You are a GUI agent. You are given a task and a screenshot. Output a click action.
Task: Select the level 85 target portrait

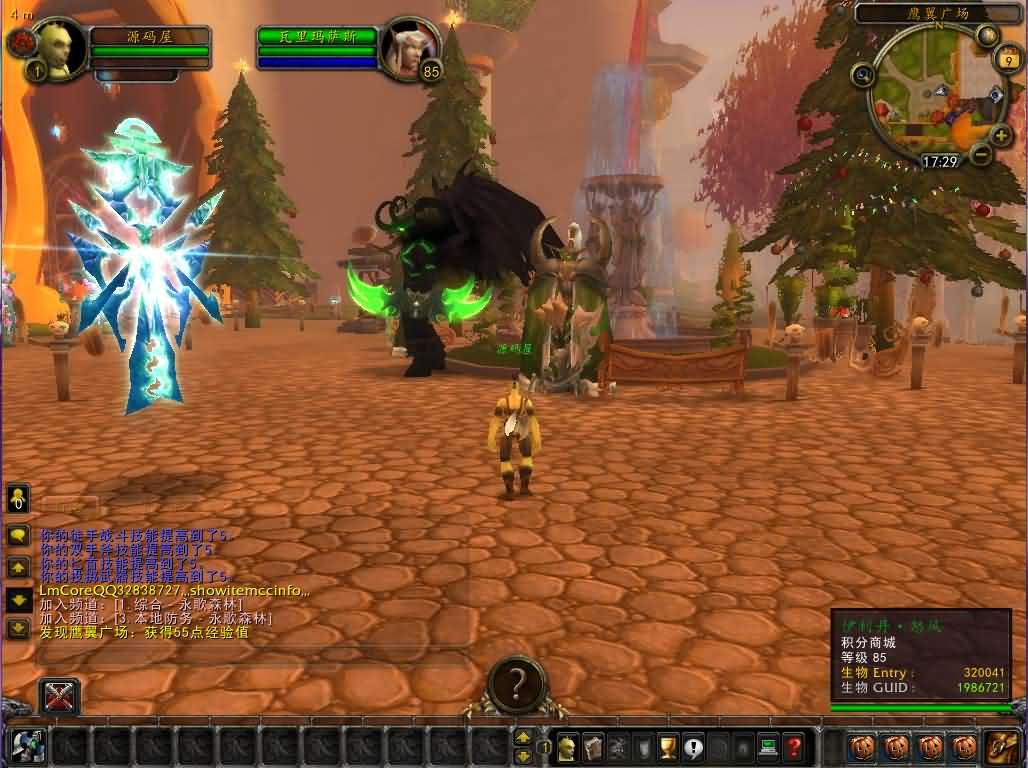click(408, 45)
